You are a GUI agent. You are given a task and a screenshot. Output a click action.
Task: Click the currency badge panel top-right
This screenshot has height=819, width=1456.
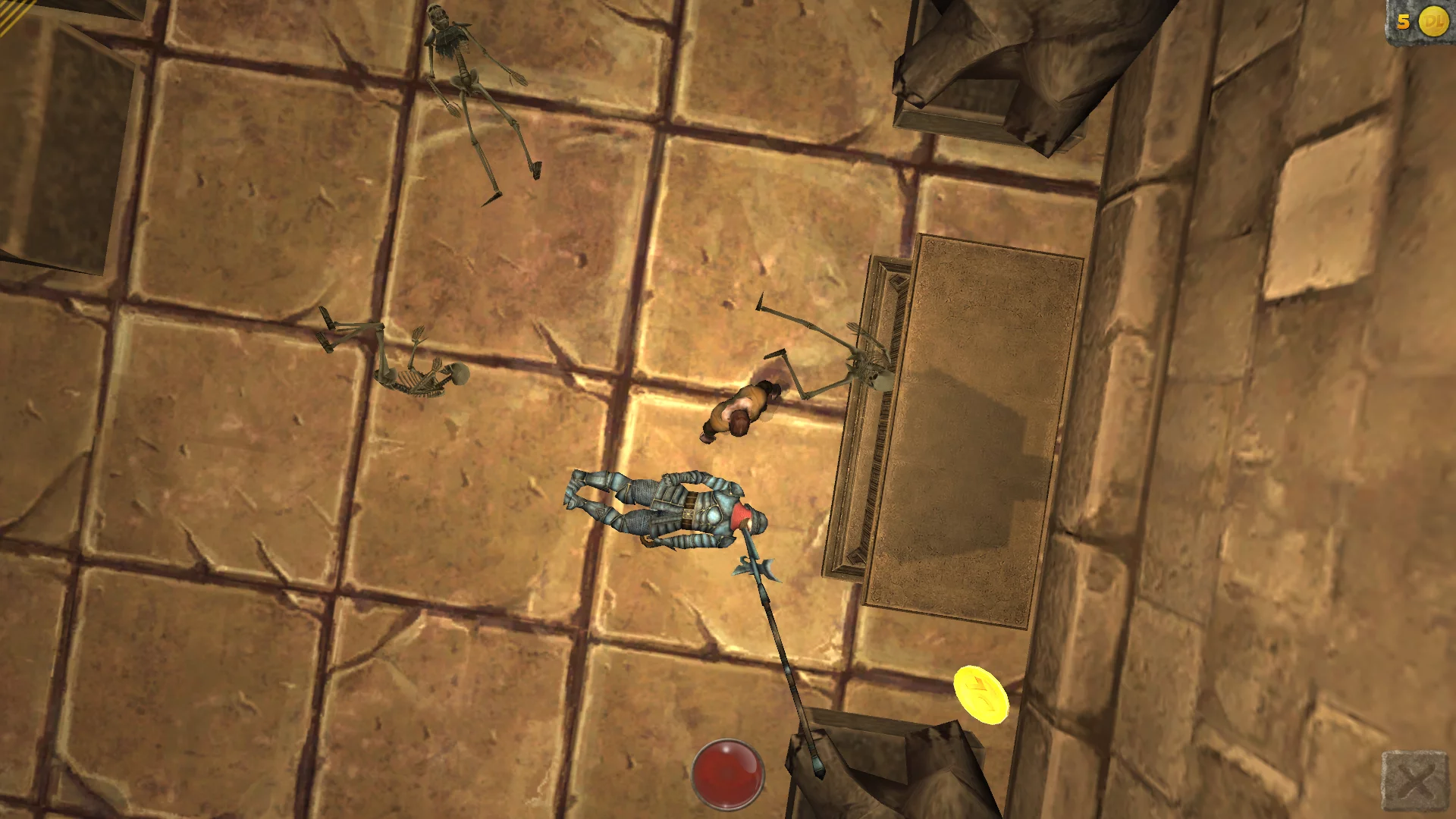point(1420,19)
